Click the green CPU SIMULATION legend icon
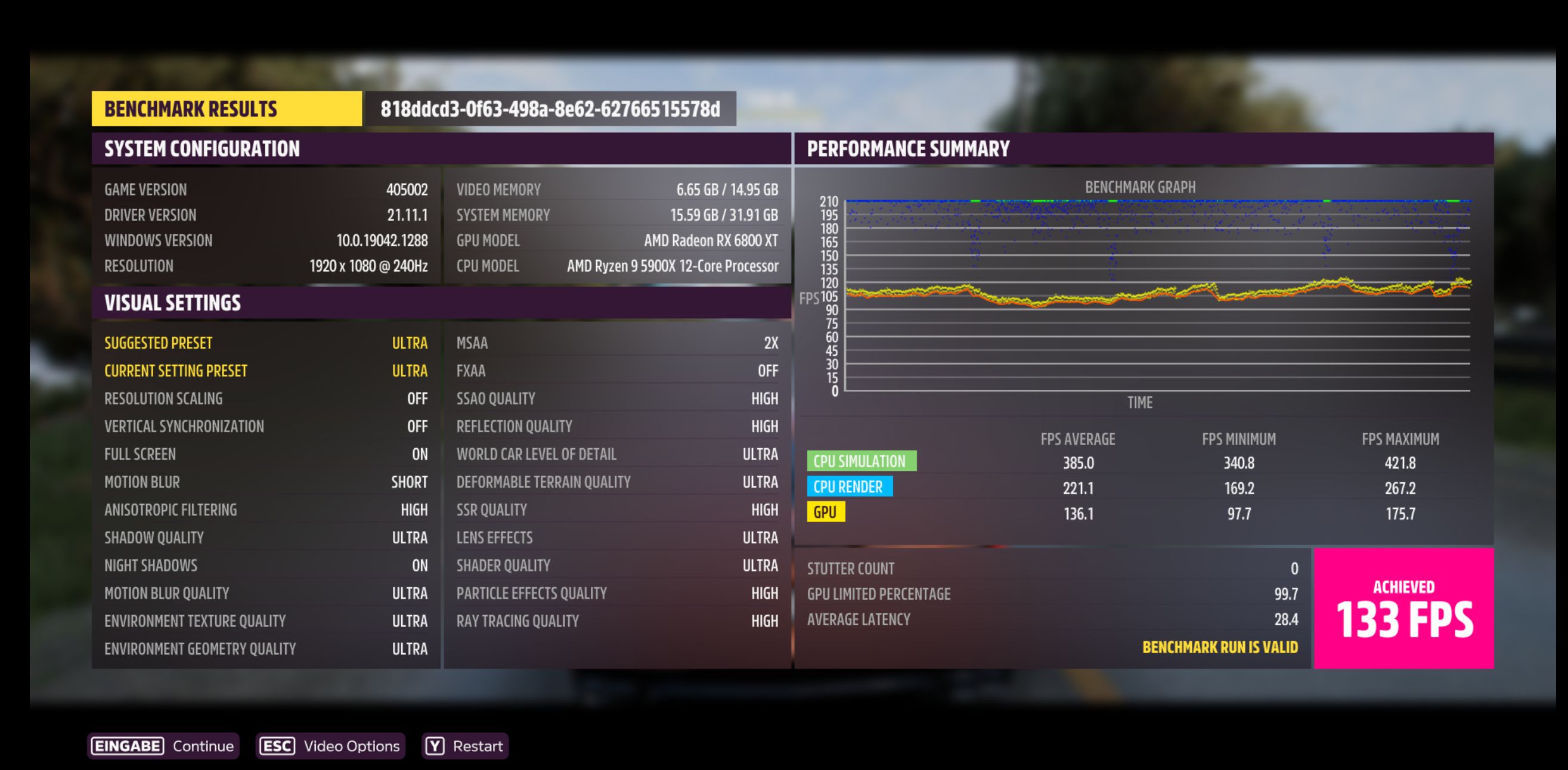1568x770 pixels. 863,462
